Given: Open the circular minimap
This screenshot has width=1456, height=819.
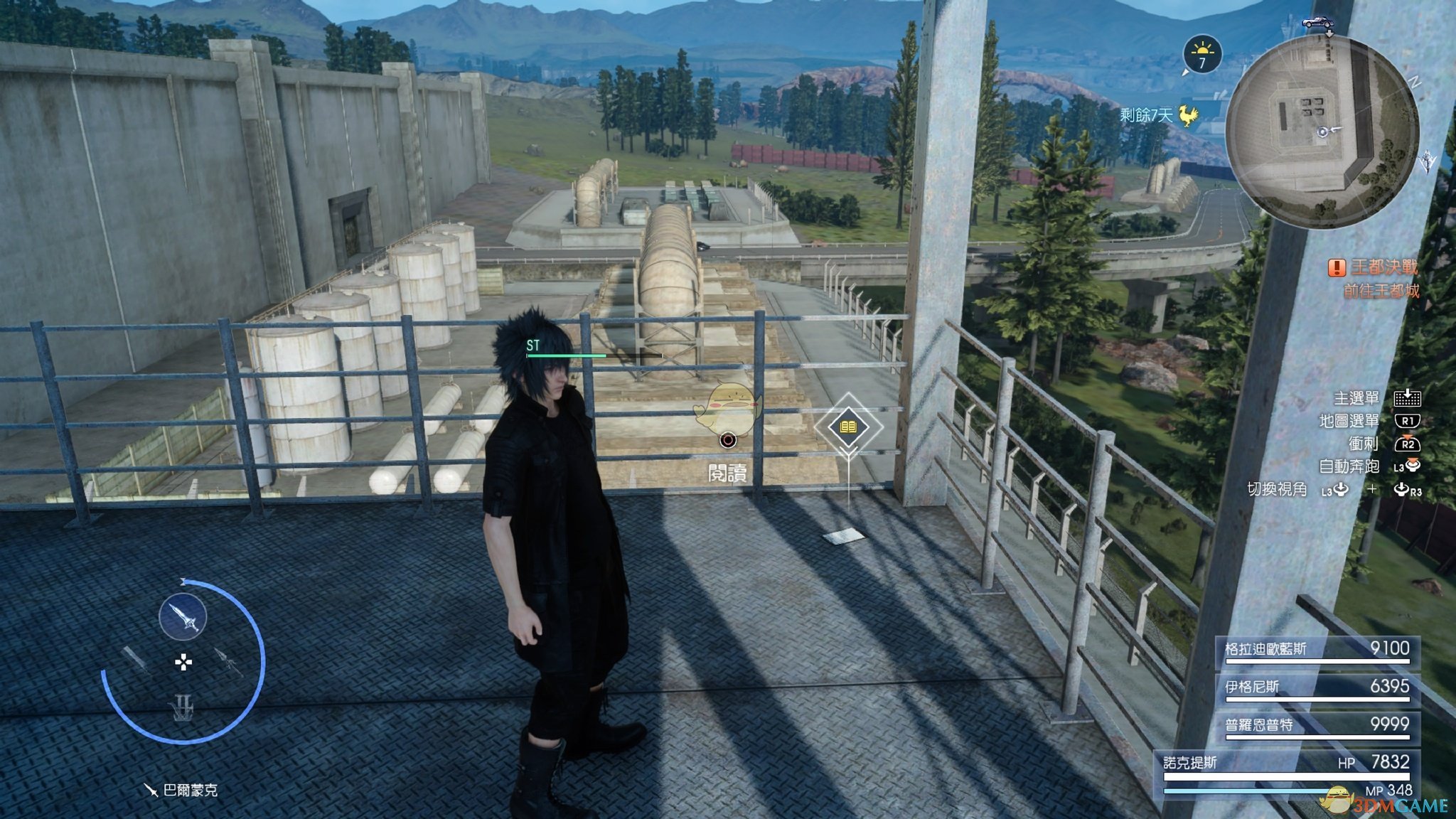Looking at the screenshot, I should [1322, 132].
